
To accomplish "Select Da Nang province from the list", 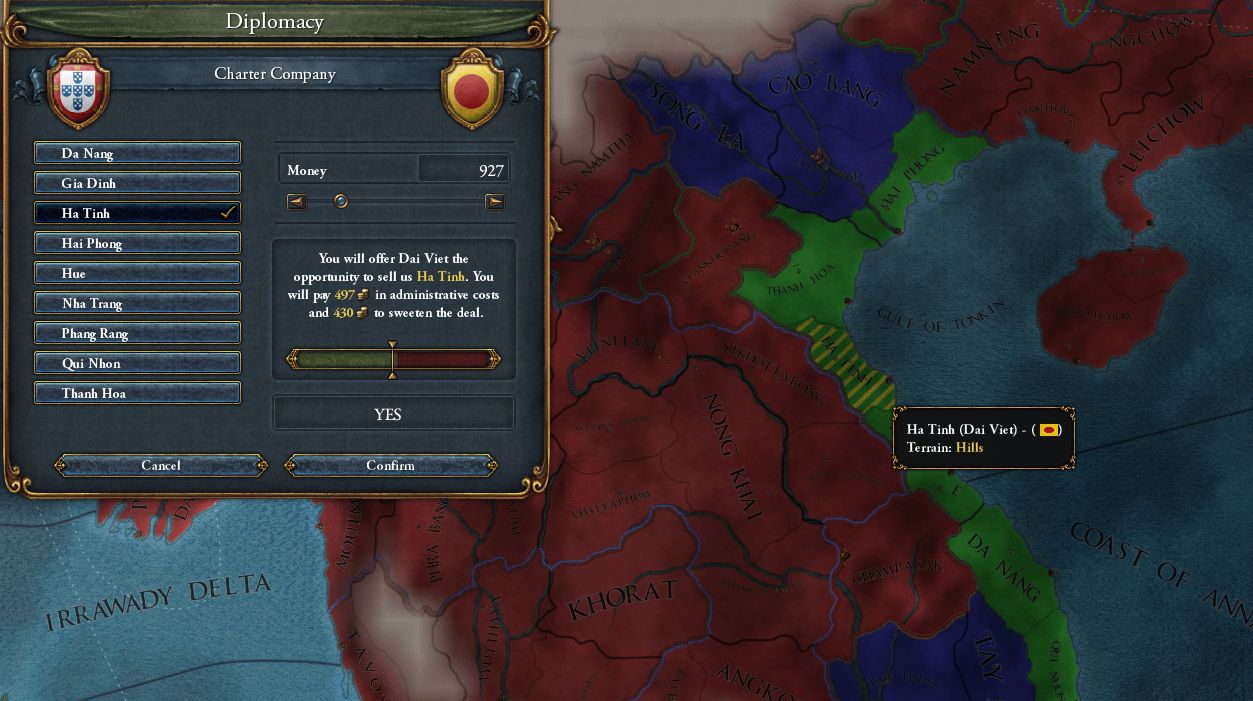I will point(137,153).
